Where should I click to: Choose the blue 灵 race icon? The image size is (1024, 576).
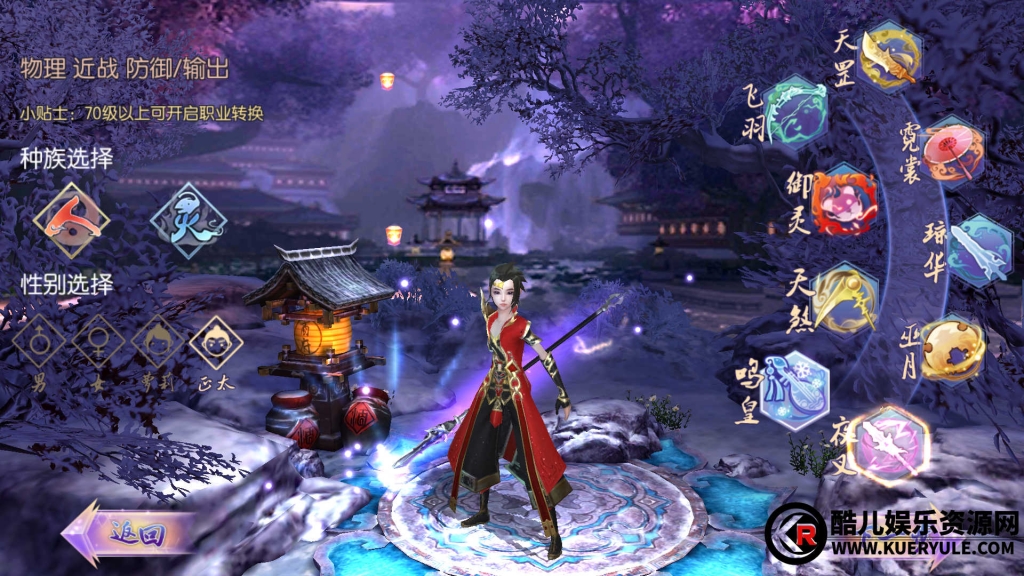[187, 219]
